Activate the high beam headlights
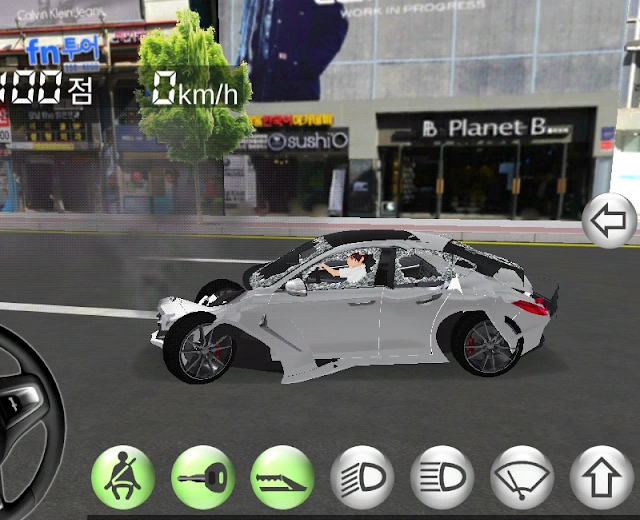640x520 pixels. pyautogui.click(x=442, y=477)
